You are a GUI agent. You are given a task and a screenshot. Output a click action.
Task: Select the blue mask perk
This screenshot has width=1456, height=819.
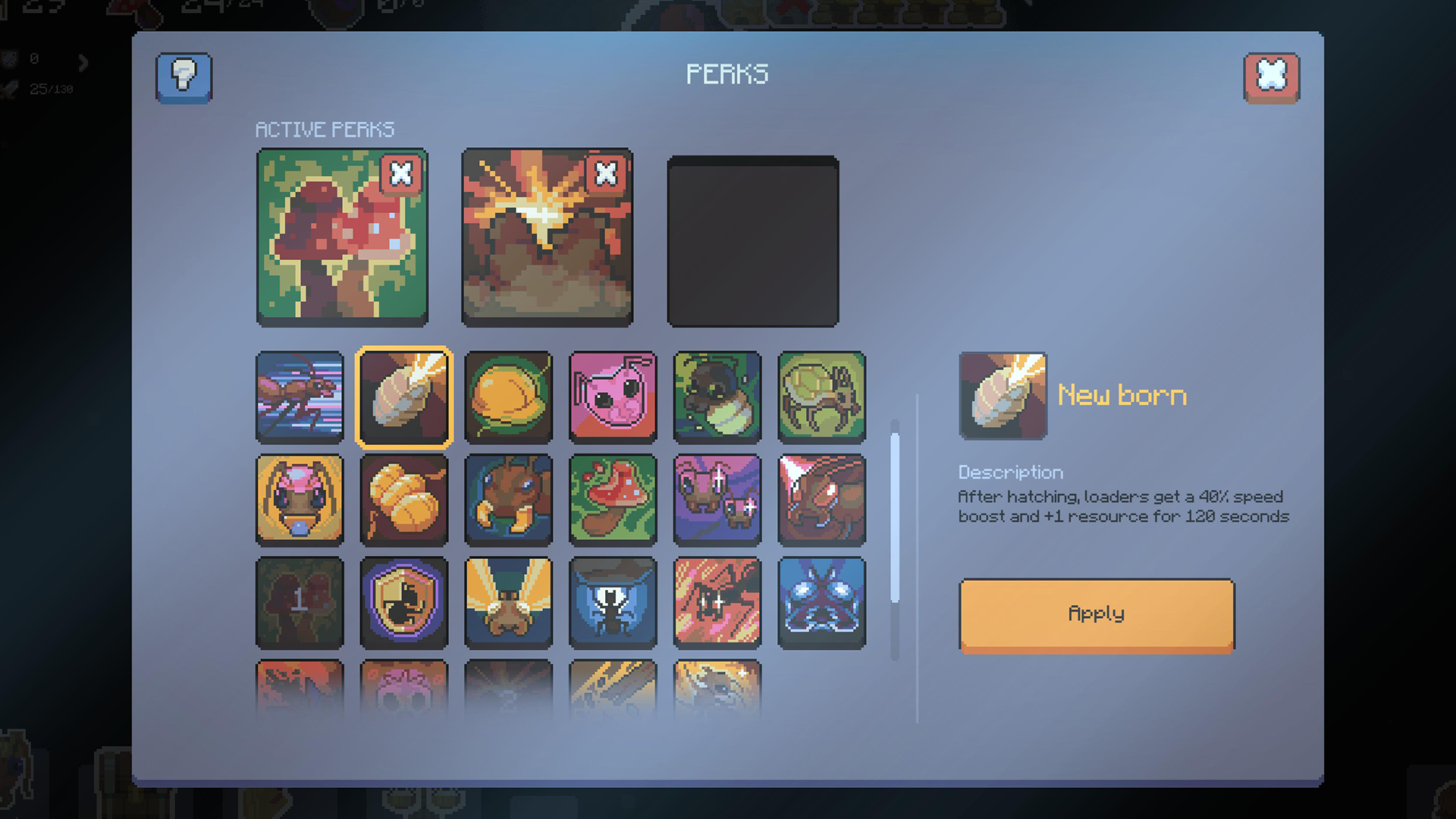pyautogui.click(x=821, y=603)
